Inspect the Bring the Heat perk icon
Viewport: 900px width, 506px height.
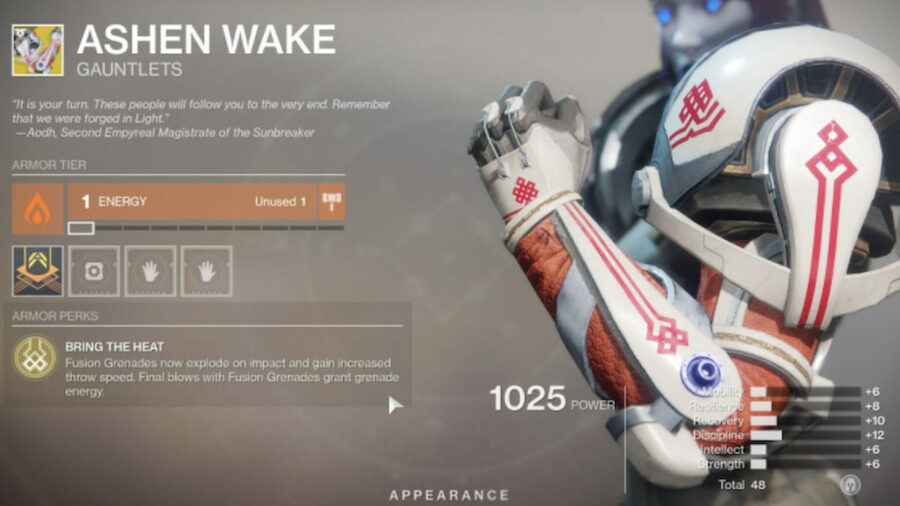pyautogui.click(x=34, y=358)
